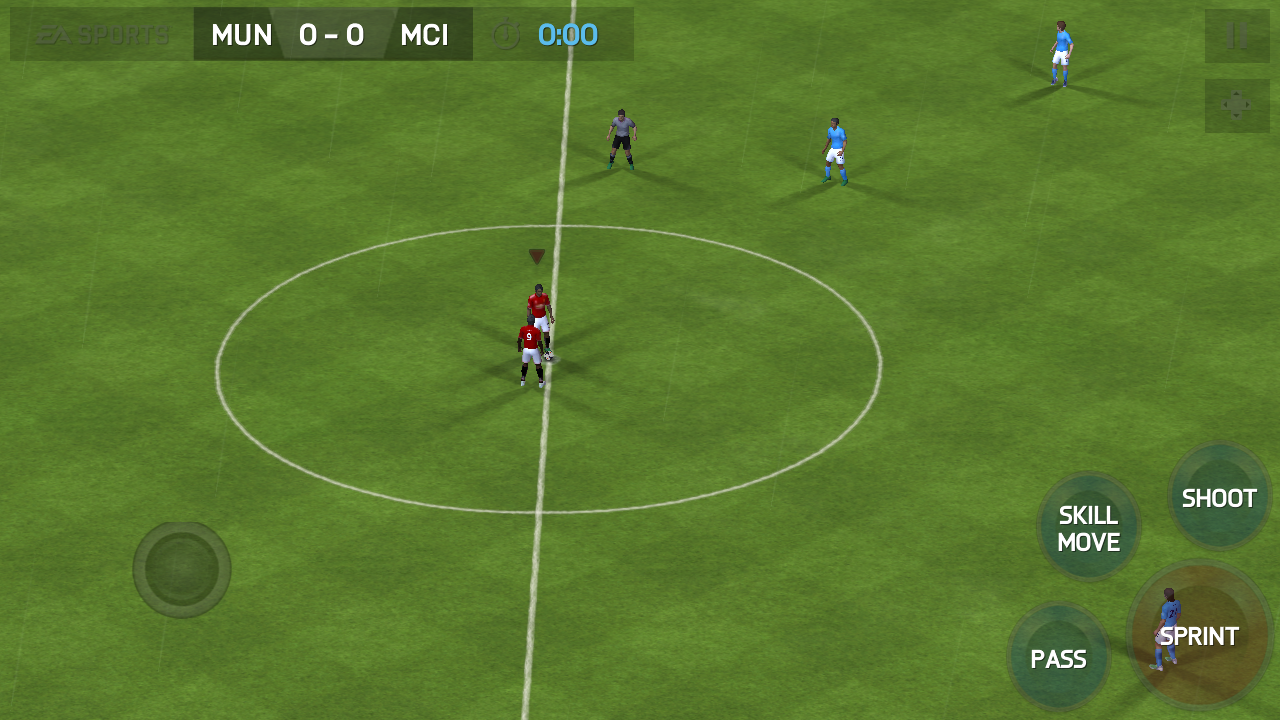
Task: Click the four-arrow camera control icon
Action: click(1237, 106)
